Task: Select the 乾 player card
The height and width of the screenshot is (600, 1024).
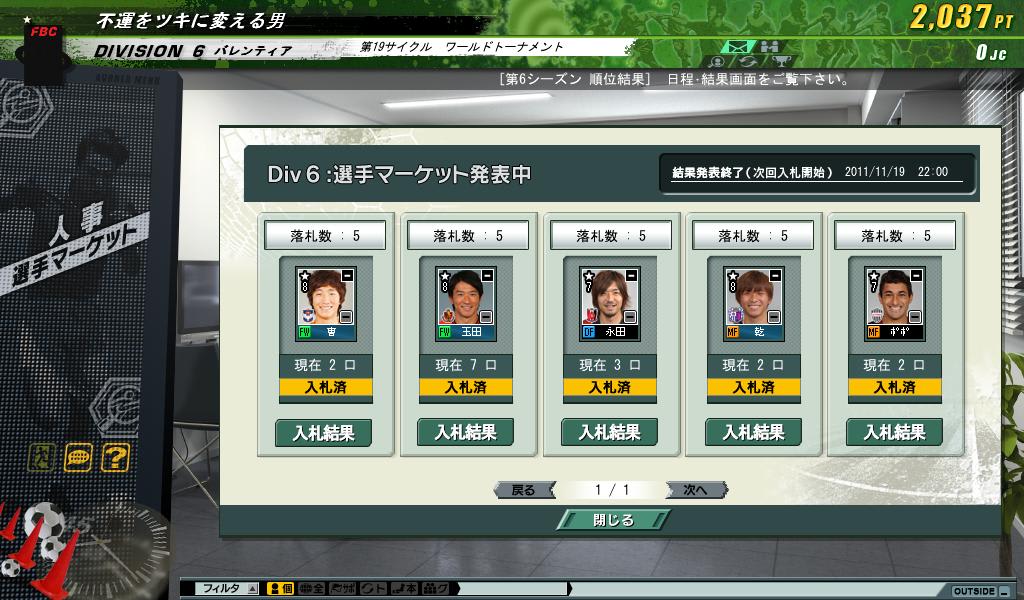Action: click(x=752, y=304)
